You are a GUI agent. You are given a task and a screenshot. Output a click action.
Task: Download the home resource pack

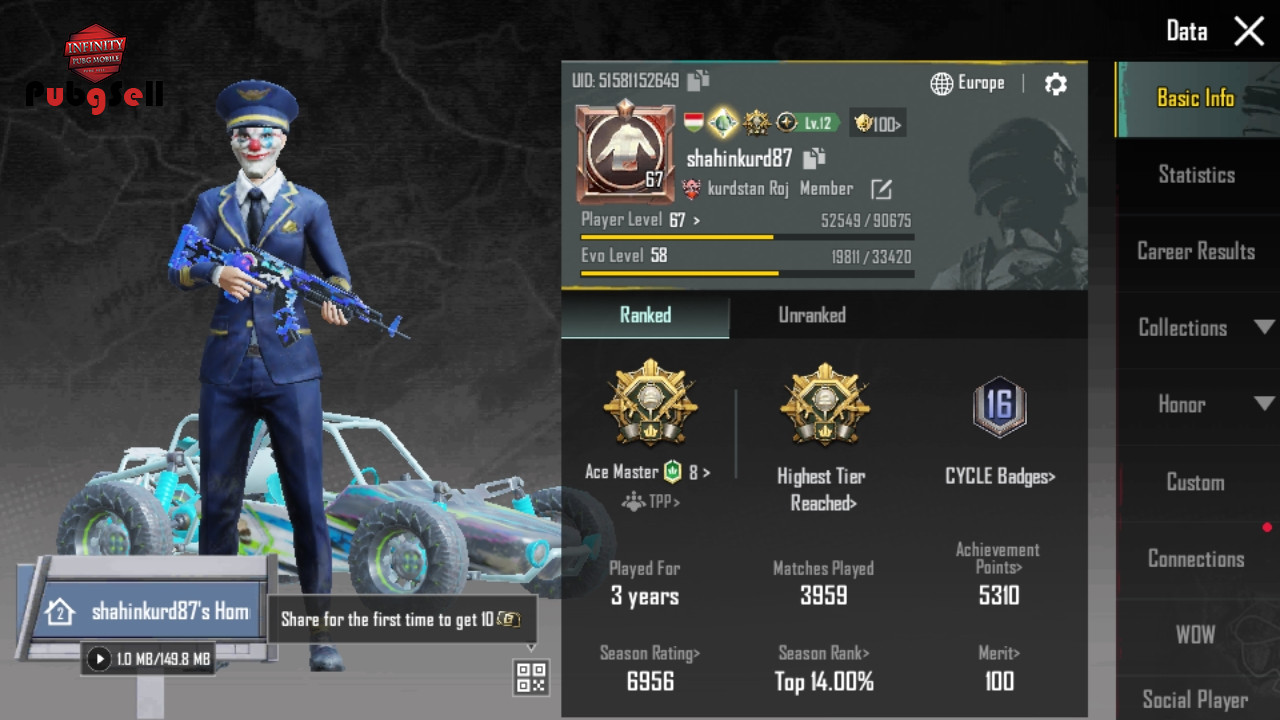point(98,659)
